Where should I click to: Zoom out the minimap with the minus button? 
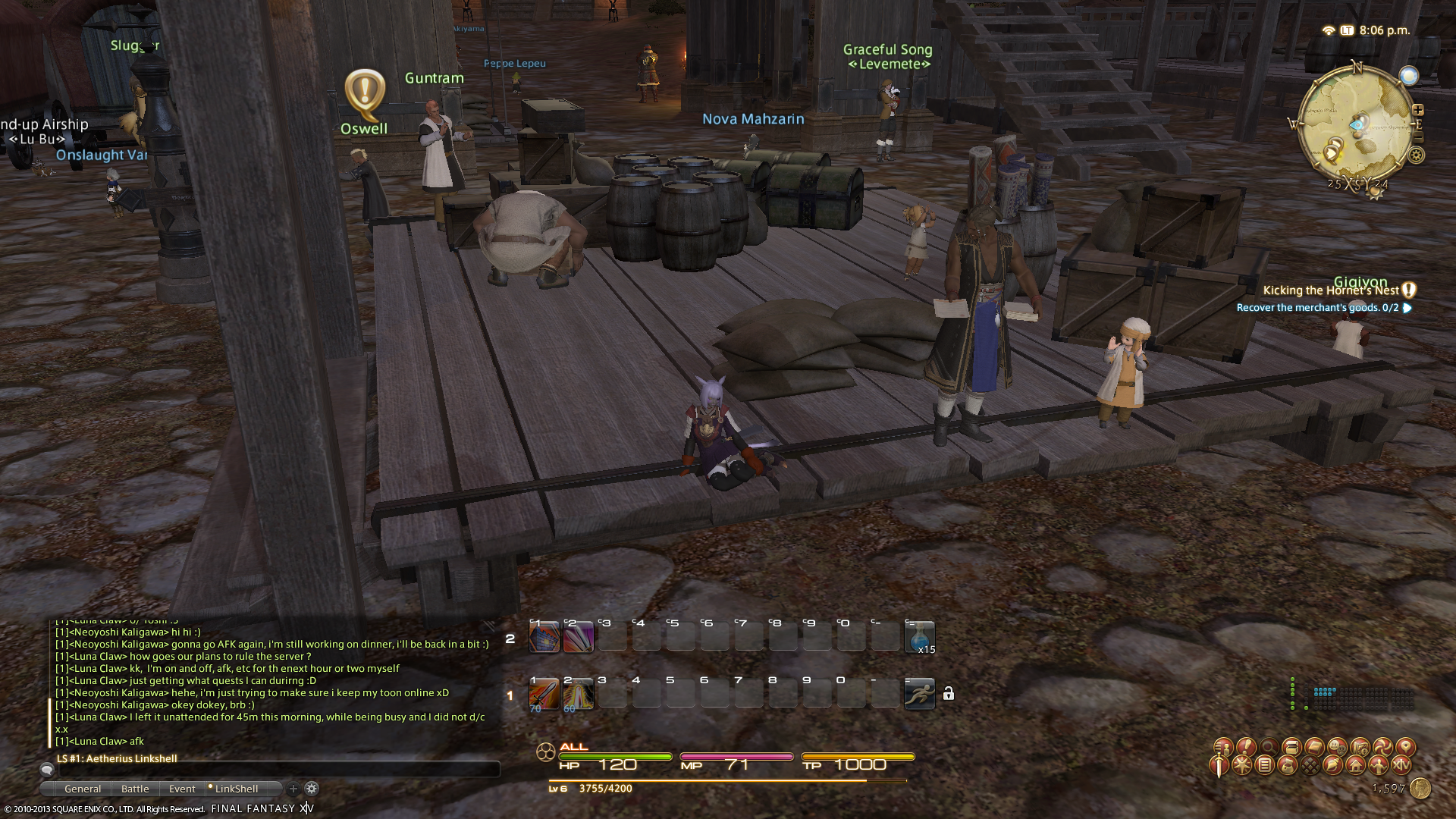[x=1418, y=138]
